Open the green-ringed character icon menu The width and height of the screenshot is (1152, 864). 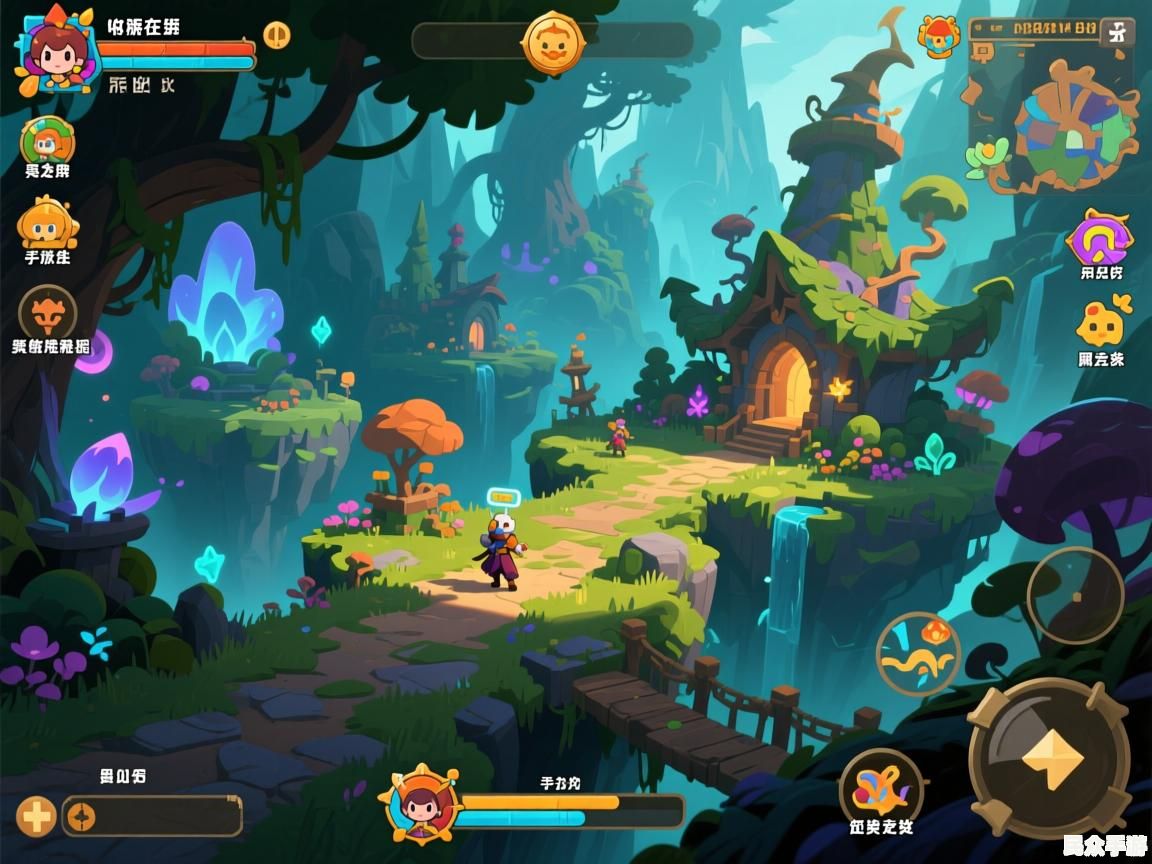(x=47, y=142)
